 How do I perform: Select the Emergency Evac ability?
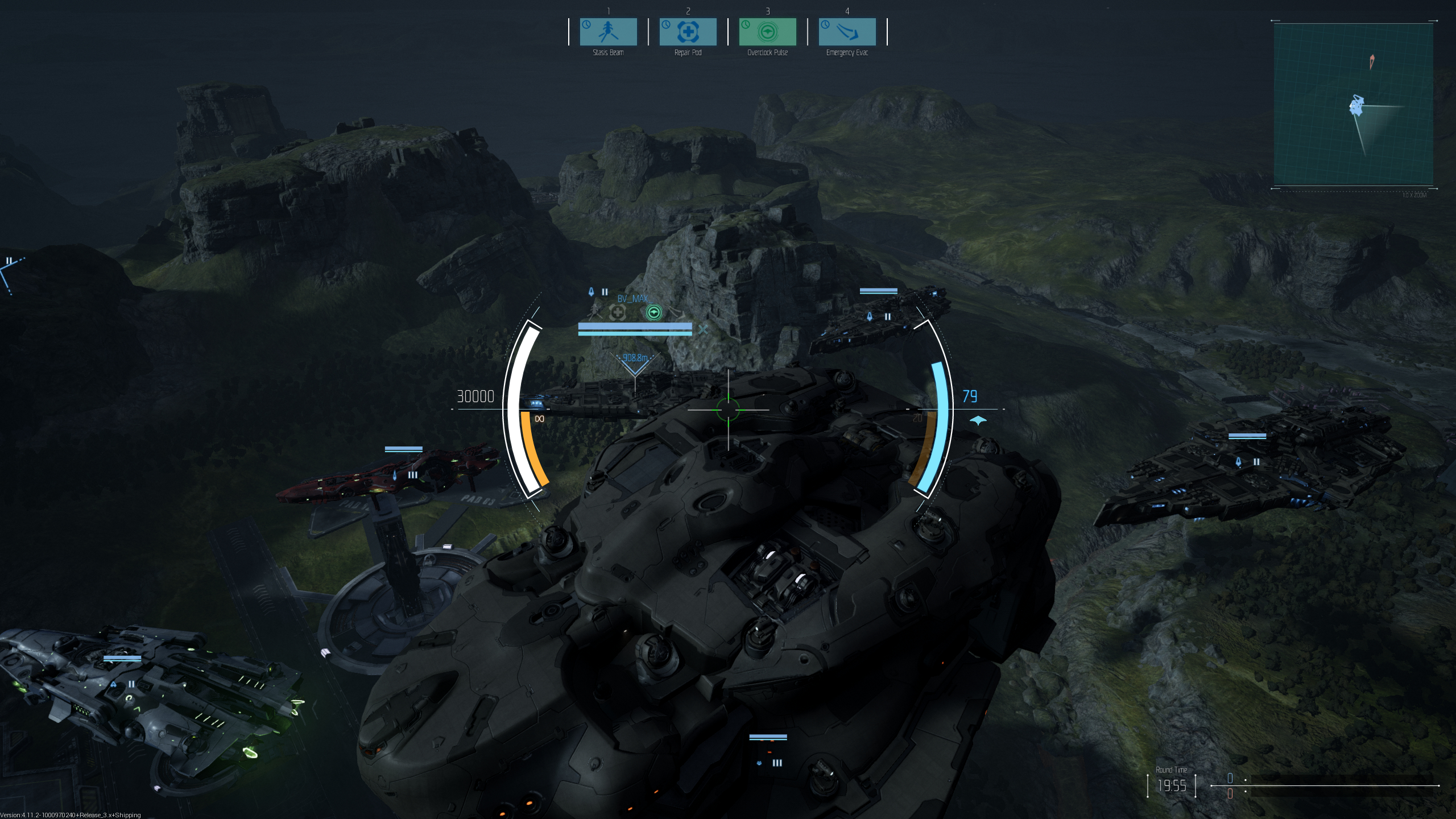tap(847, 32)
